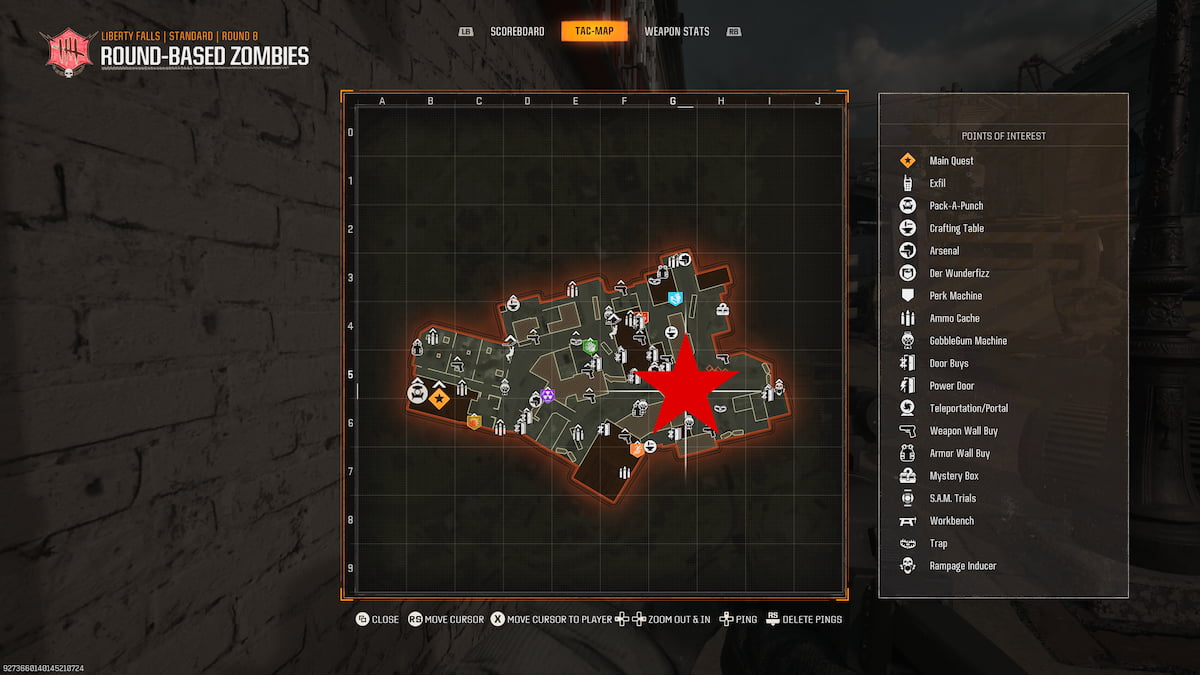
Task: Choose the blue perk machine marker
Action: click(675, 298)
